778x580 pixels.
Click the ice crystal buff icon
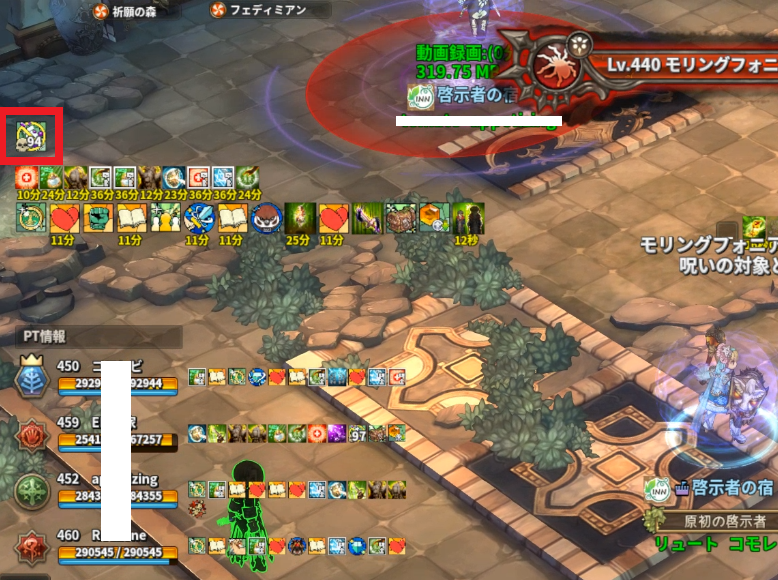tap(222, 179)
